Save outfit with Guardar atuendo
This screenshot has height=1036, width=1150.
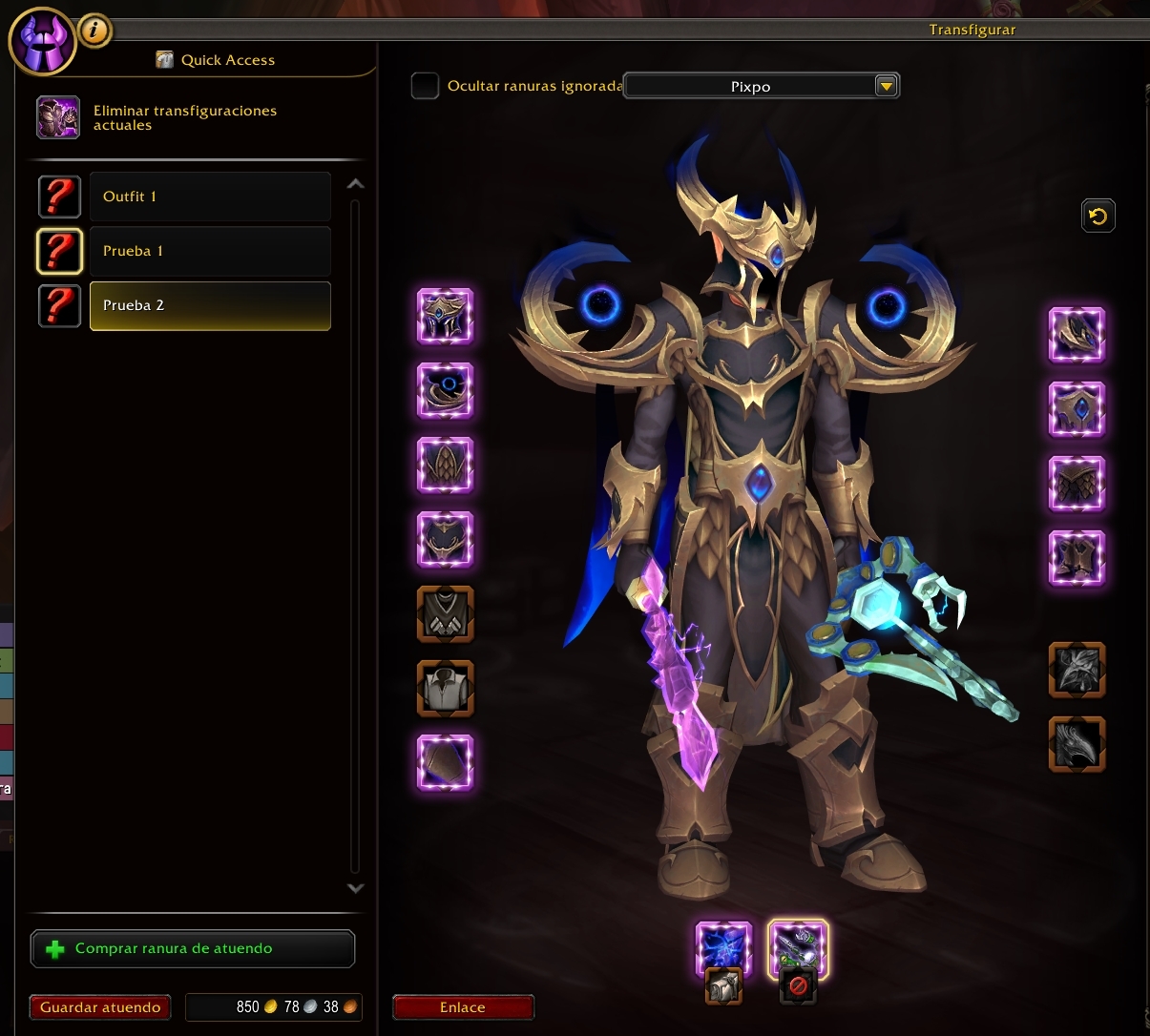pos(100,1007)
